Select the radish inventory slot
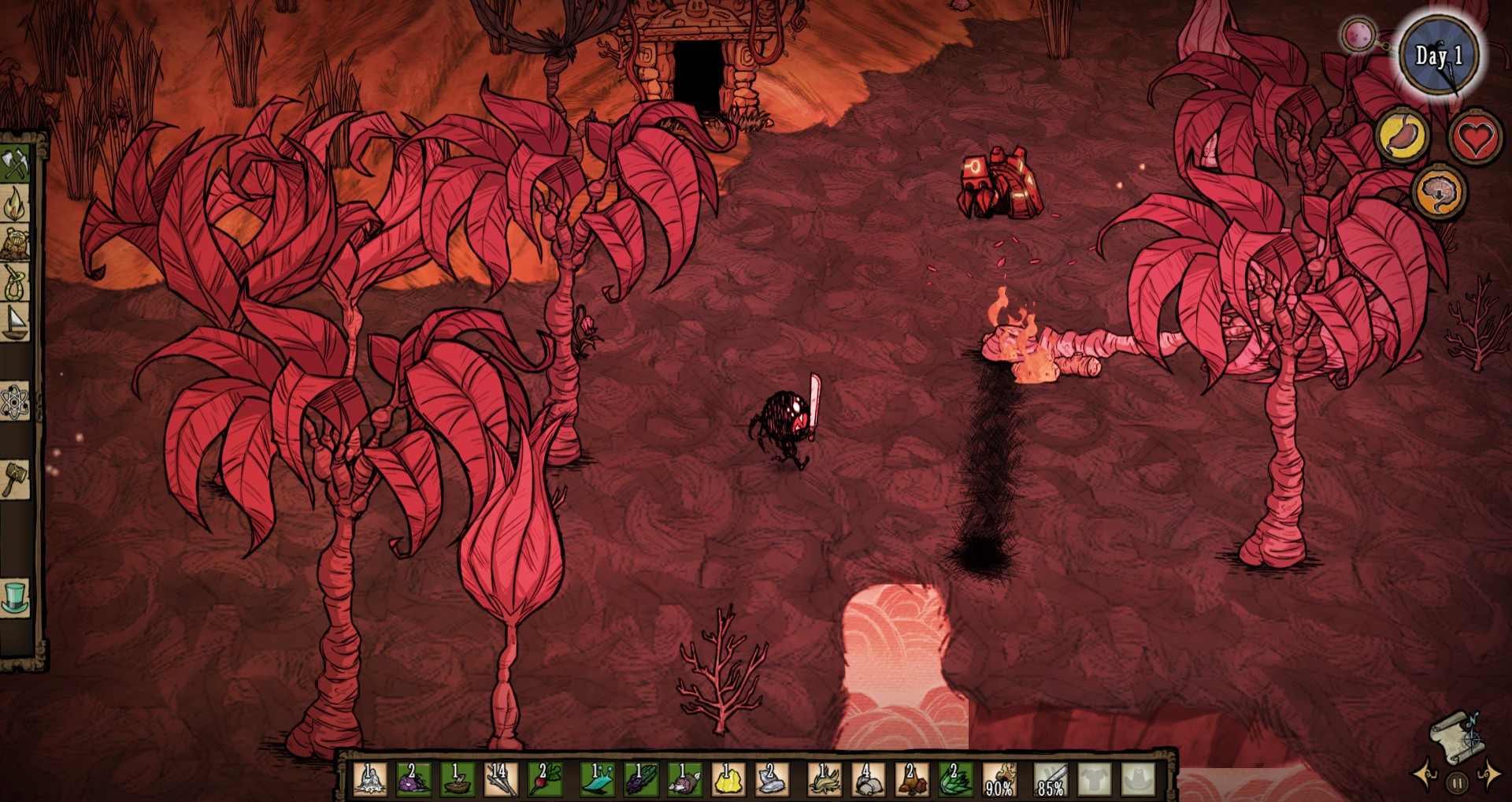1512x802 pixels. pyautogui.click(x=543, y=778)
